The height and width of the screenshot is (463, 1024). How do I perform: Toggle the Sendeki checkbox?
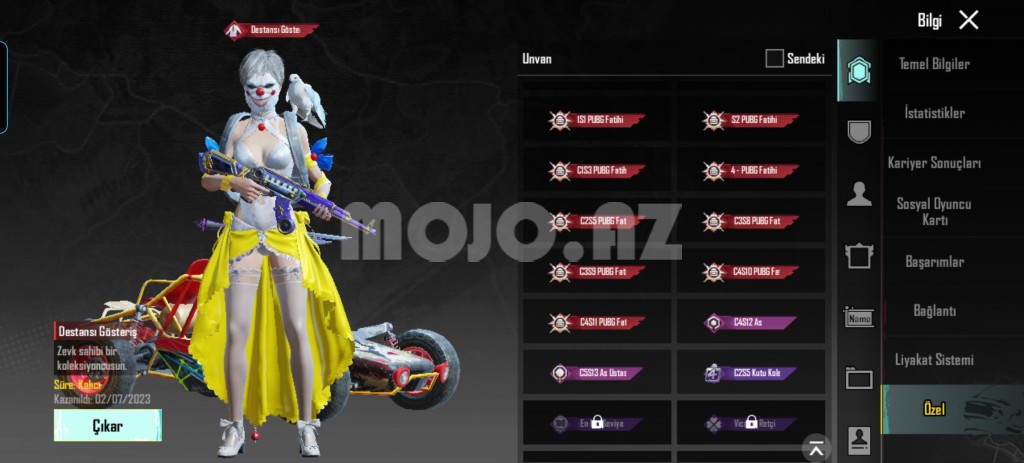(x=775, y=59)
